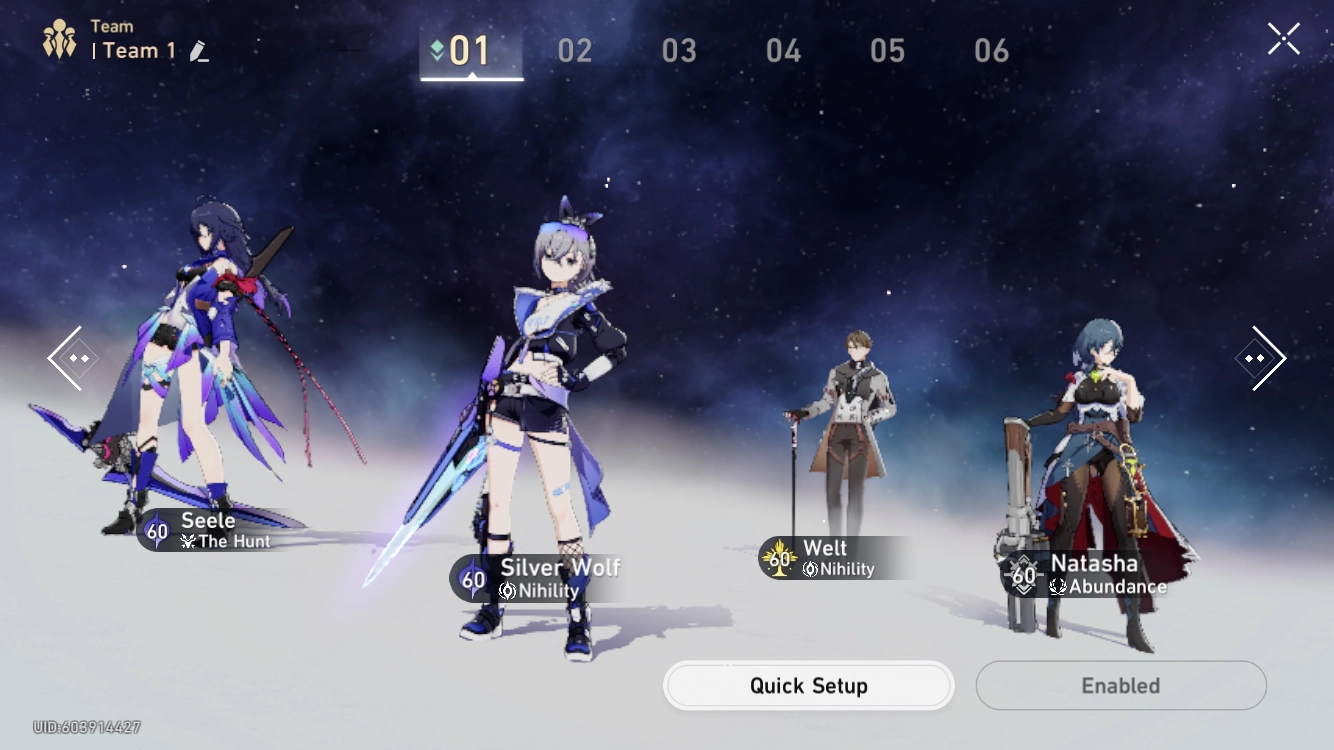Click the Team panel icon top left
1334x750 pixels.
point(60,39)
